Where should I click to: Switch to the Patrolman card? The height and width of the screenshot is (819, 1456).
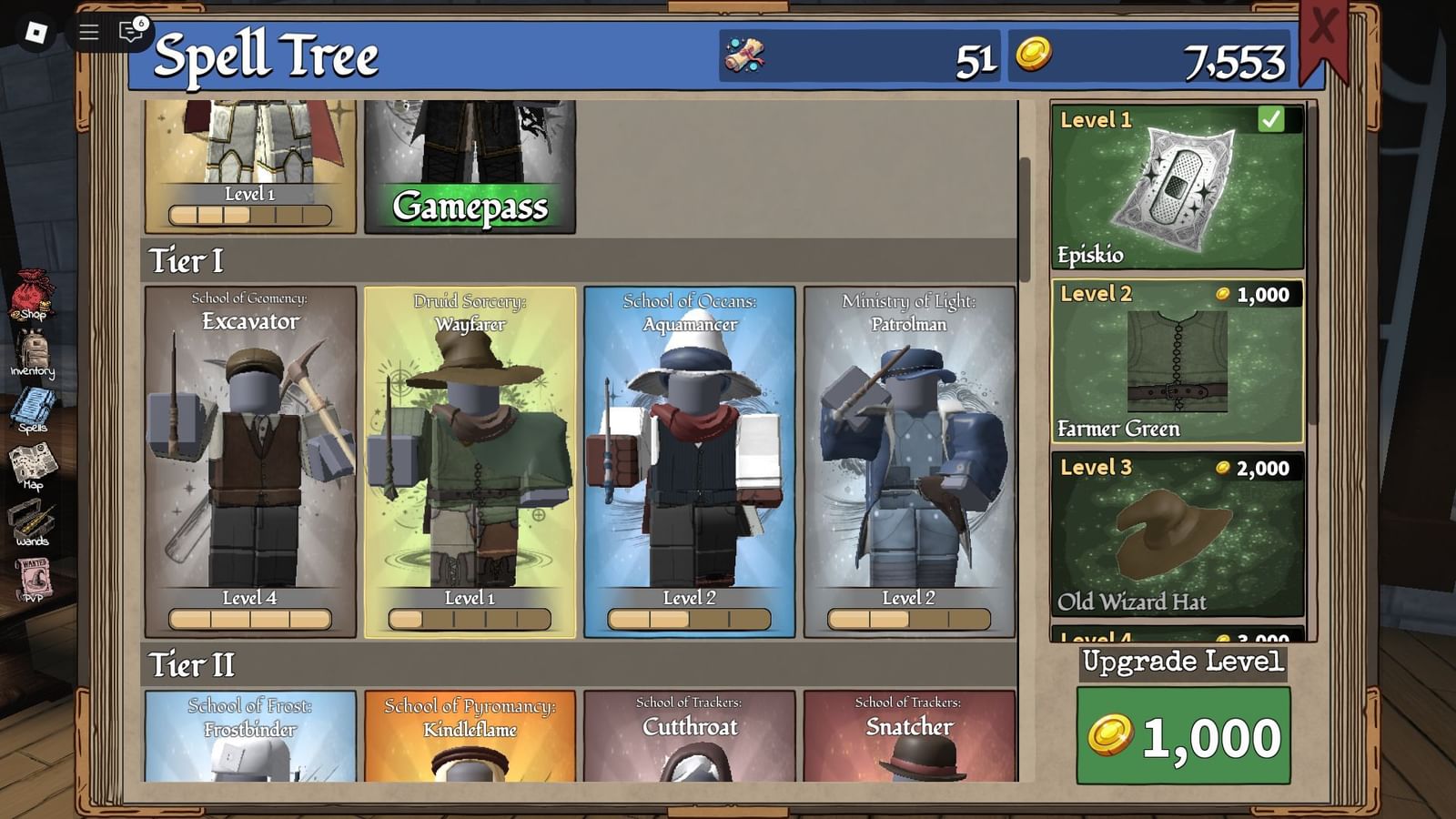click(910, 455)
